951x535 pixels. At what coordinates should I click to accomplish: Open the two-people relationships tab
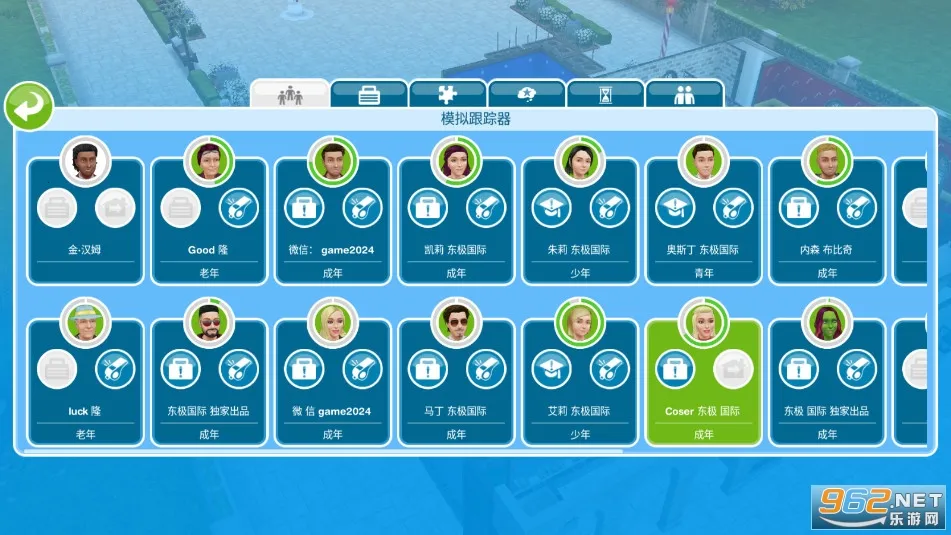click(684, 95)
